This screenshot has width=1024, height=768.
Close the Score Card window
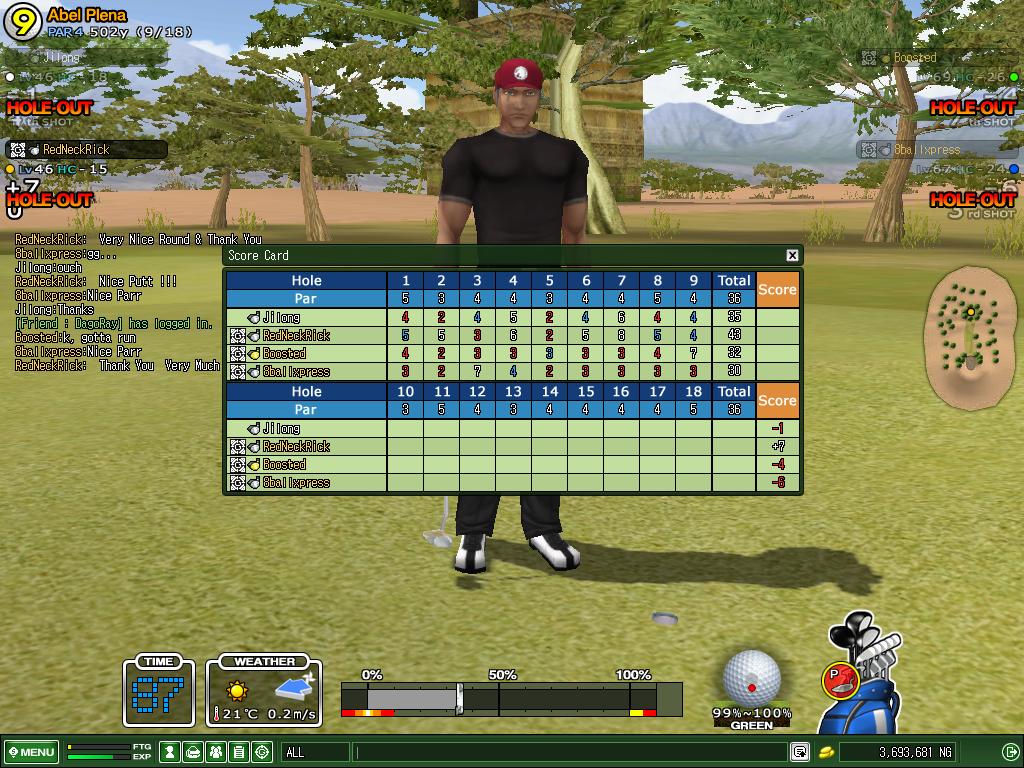(792, 255)
